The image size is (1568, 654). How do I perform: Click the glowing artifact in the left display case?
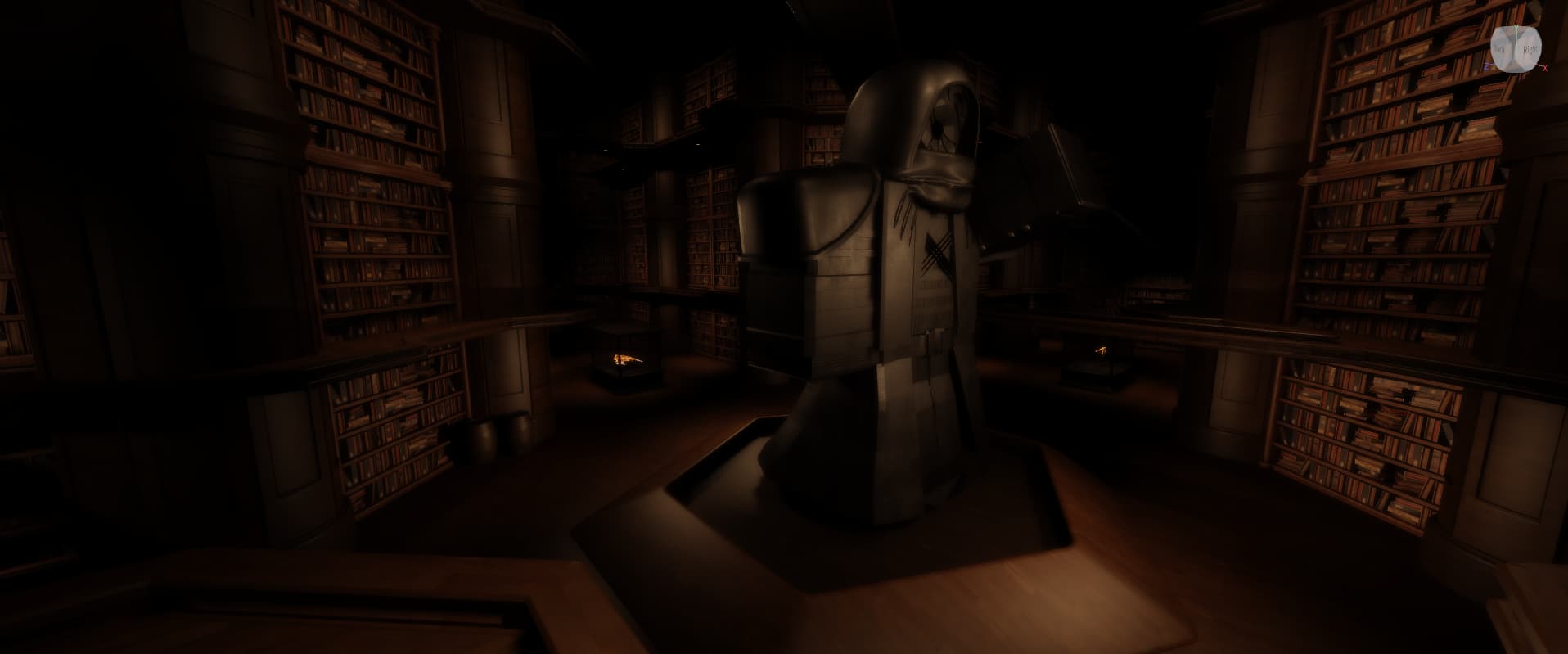click(x=625, y=359)
